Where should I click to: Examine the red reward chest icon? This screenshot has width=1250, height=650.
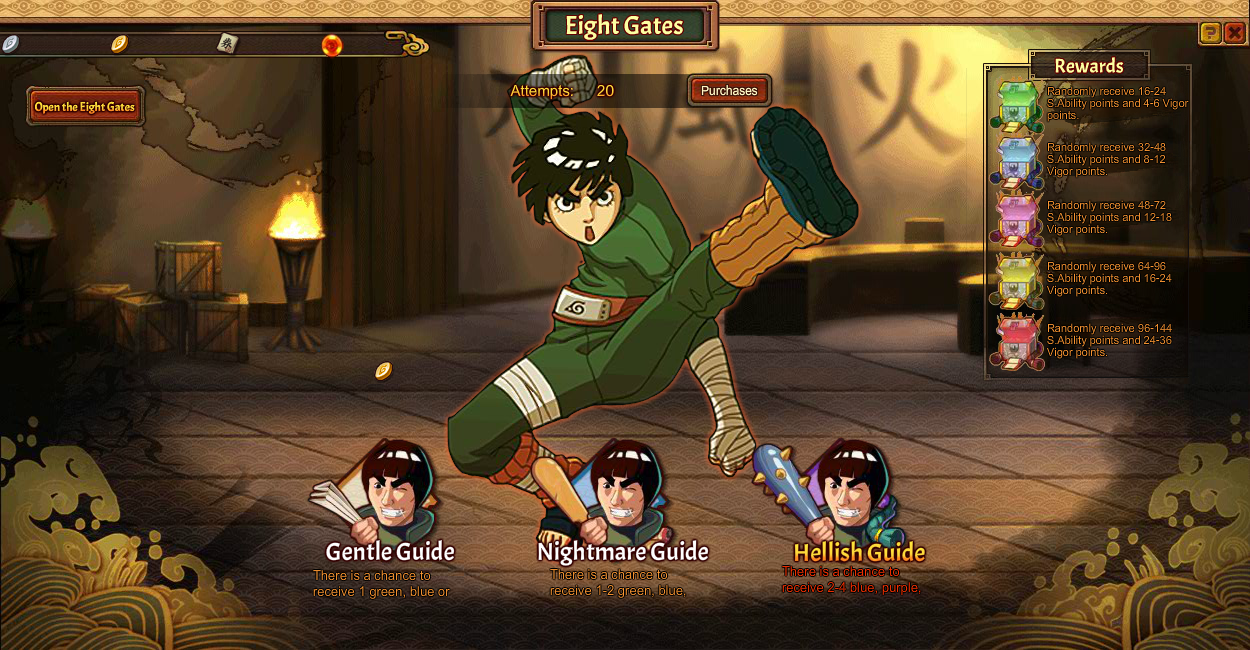1017,342
